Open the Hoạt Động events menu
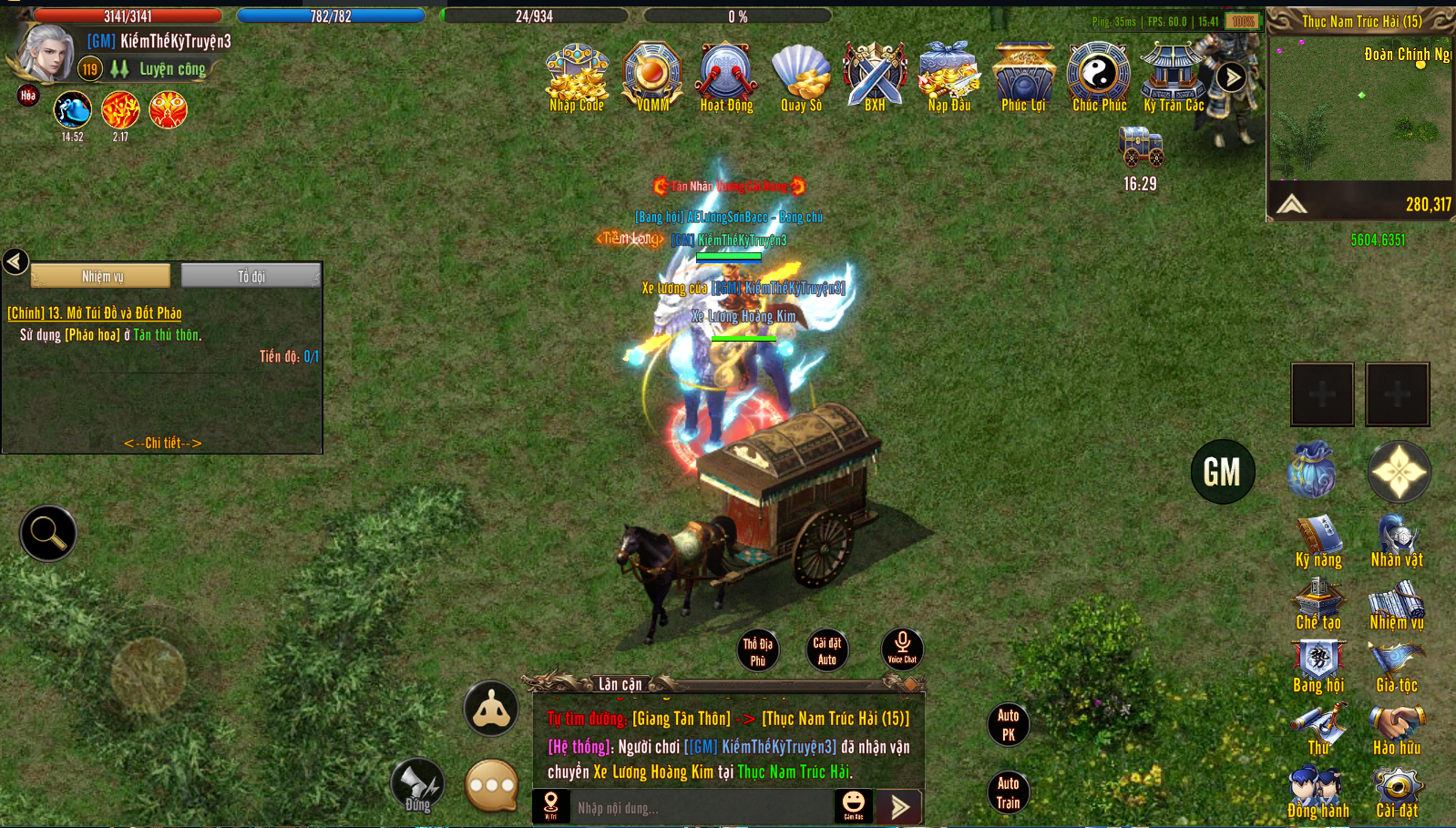Screen dimensions: 1456x828 [726, 77]
